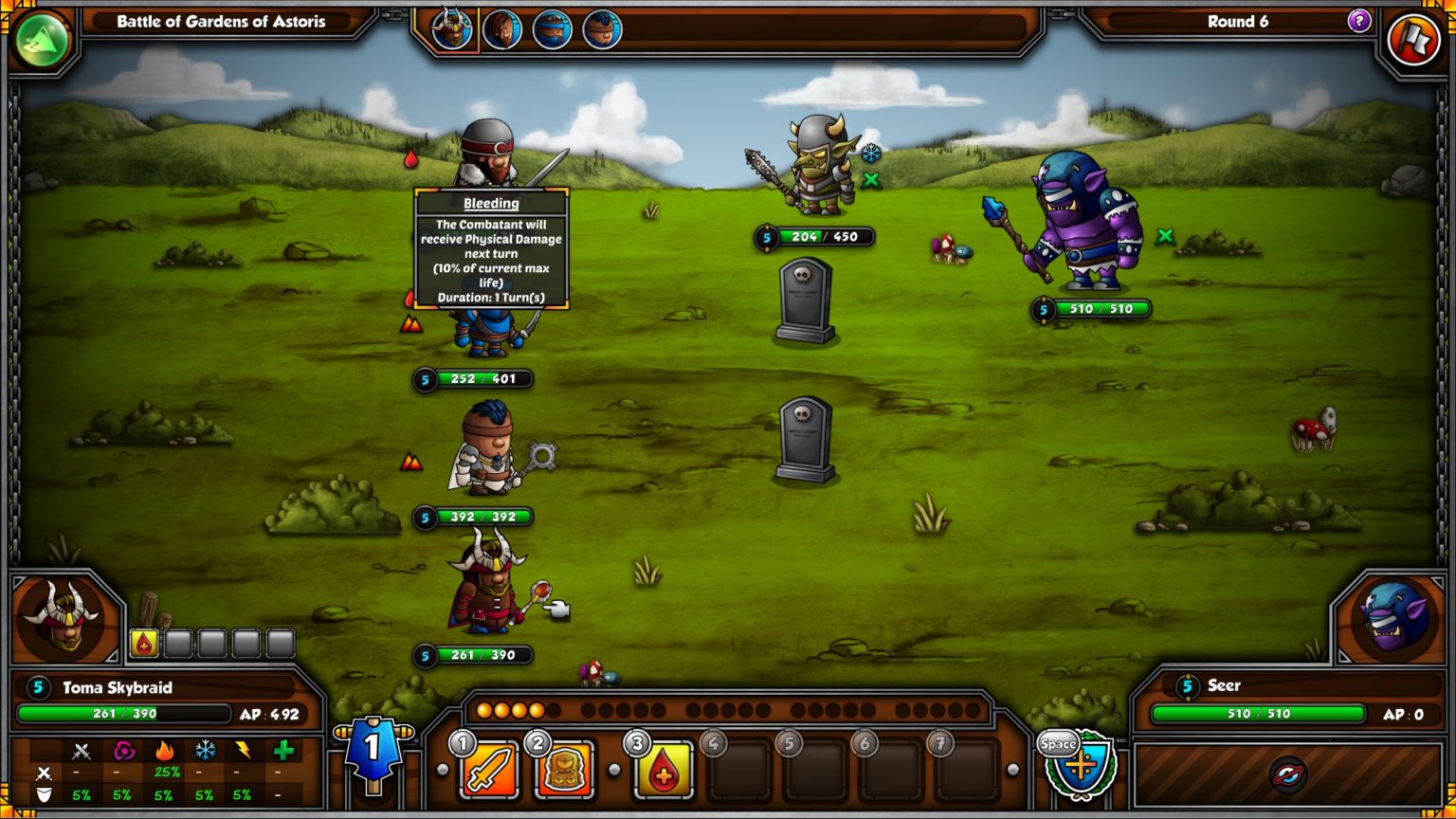Activate the shield defend button
This screenshot has width=1456, height=819.
tap(1080, 766)
